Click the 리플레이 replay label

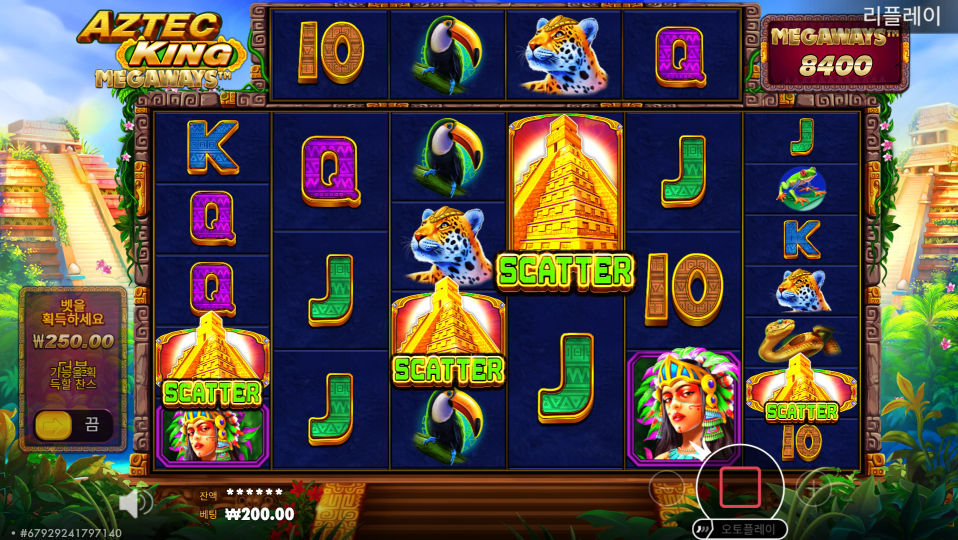(x=901, y=15)
